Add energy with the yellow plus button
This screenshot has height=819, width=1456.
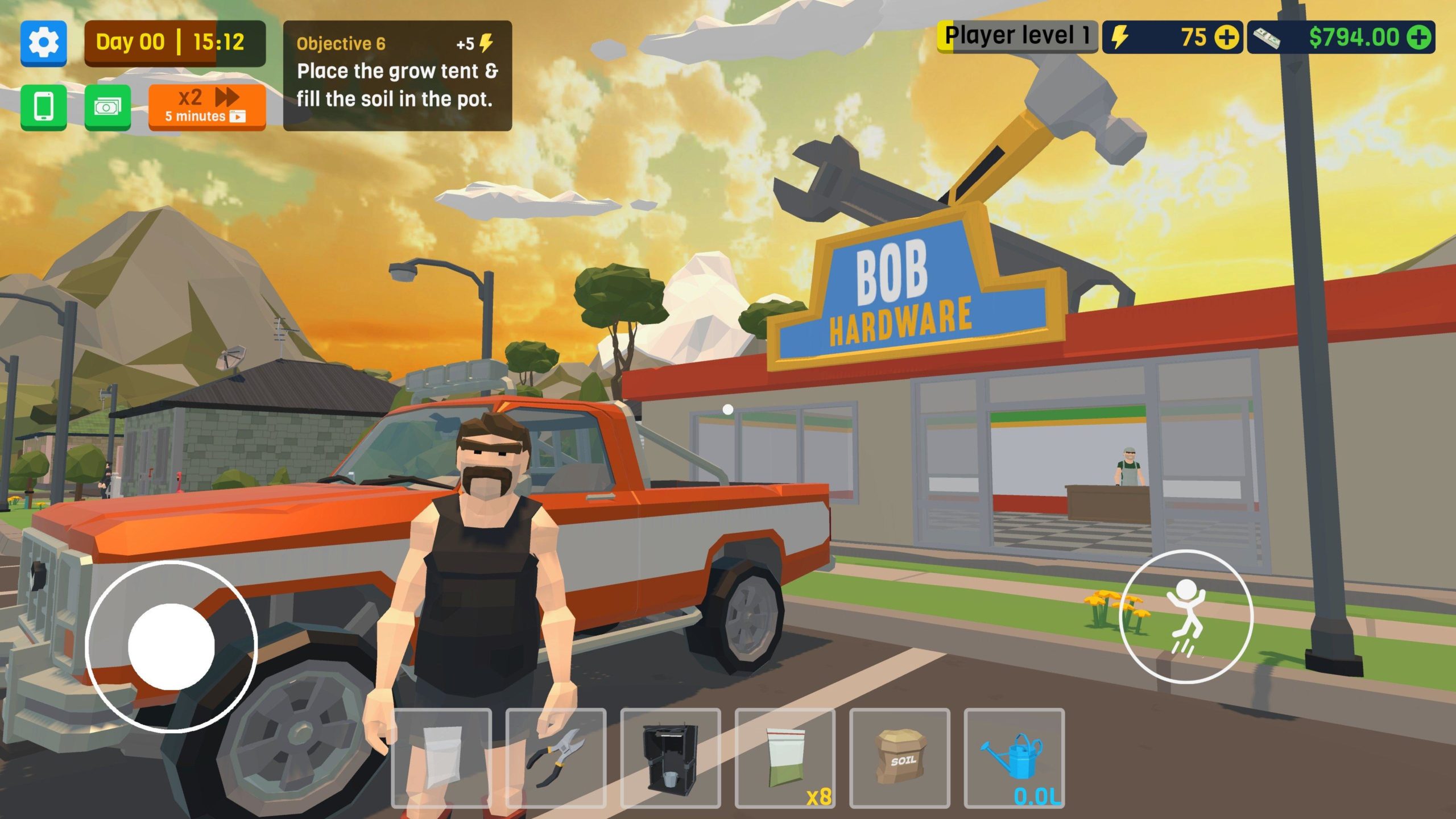click(1227, 38)
